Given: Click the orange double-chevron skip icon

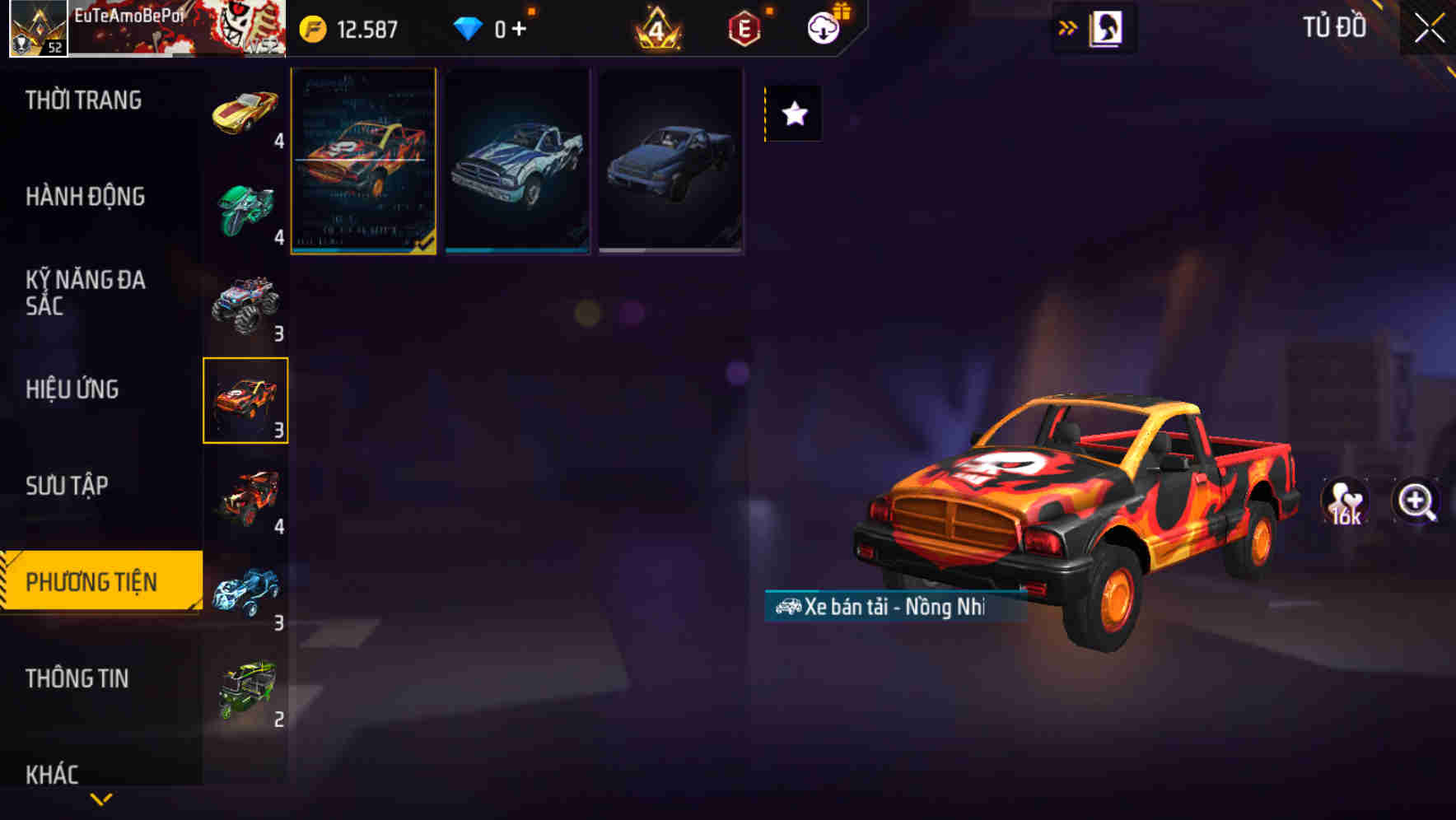Looking at the screenshot, I should tap(1067, 26).
